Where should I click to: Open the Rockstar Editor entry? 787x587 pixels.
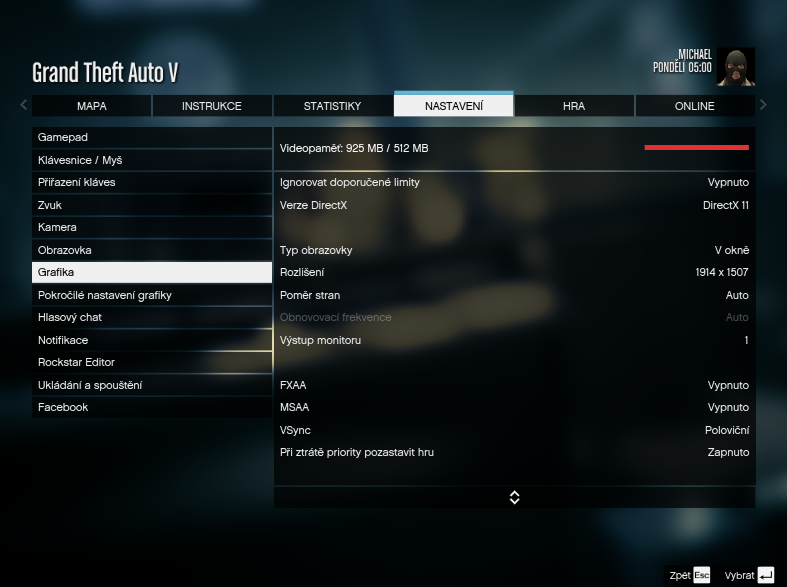(x=152, y=362)
